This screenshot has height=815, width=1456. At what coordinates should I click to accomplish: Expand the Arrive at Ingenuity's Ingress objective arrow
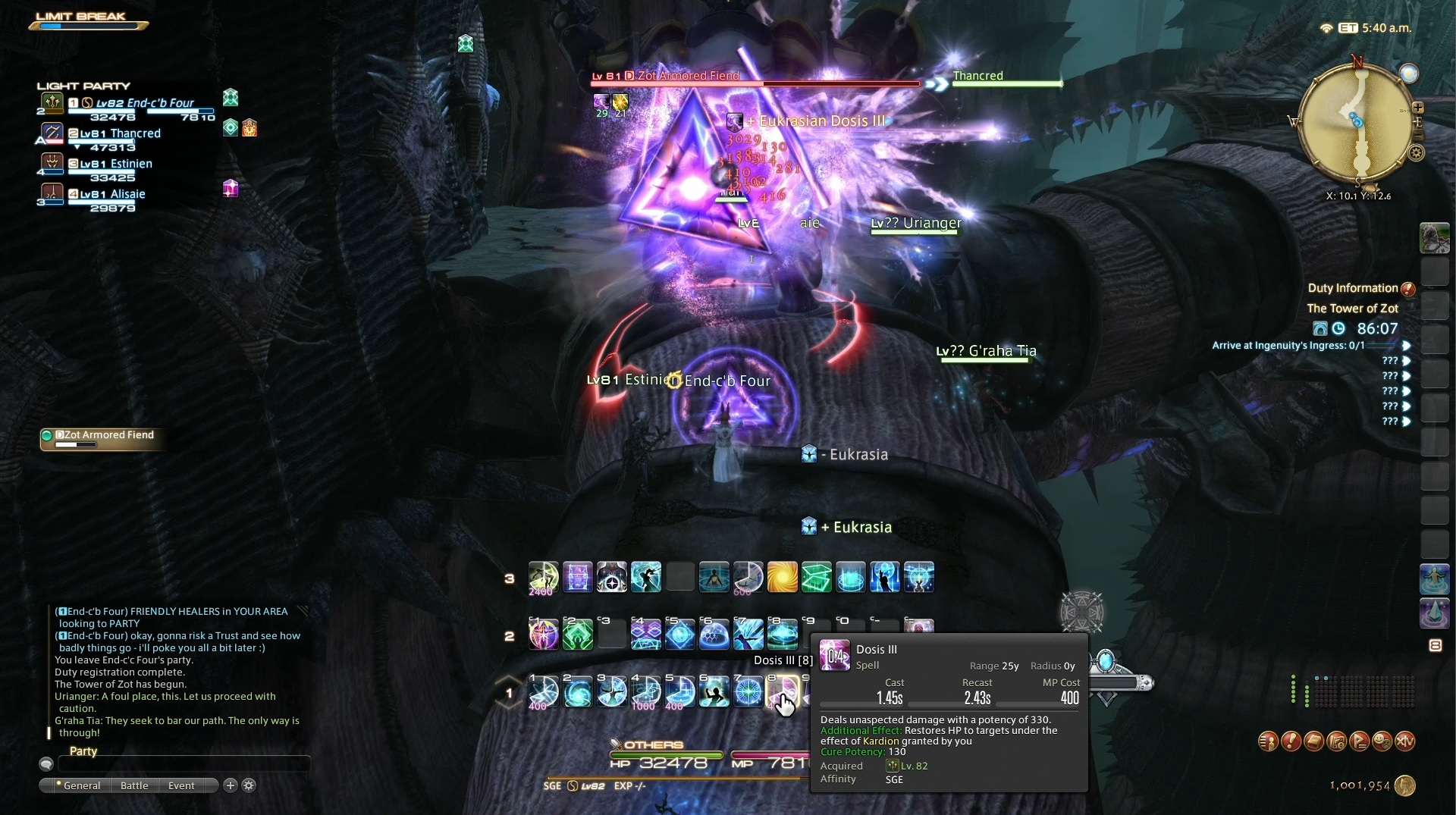pyautogui.click(x=1407, y=346)
